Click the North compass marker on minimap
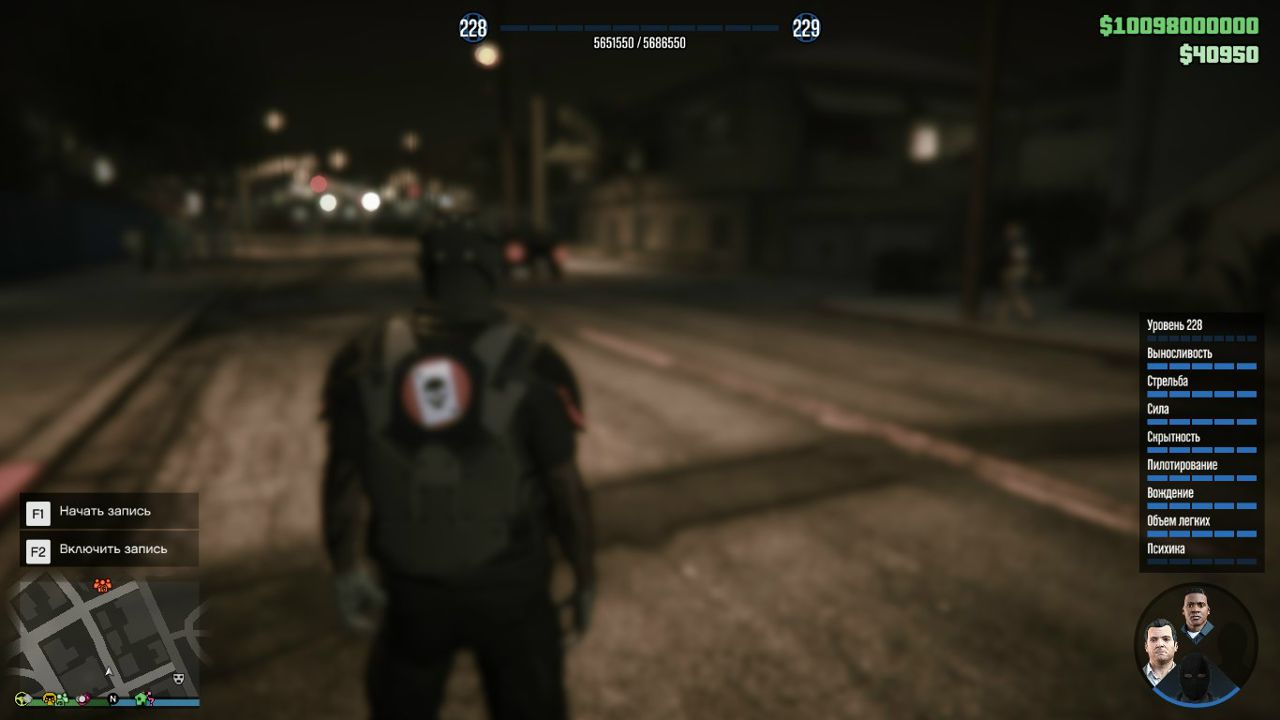The height and width of the screenshot is (720, 1280). coord(113,698)
